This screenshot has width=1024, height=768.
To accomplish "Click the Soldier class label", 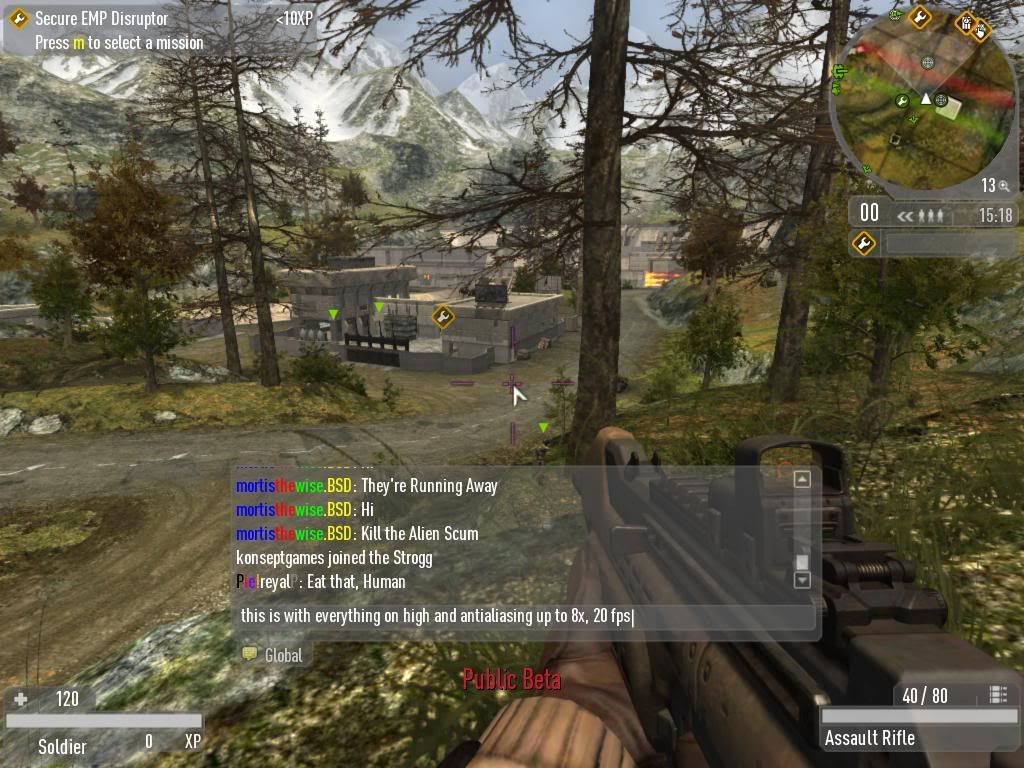I will click(x=62, y=746).
